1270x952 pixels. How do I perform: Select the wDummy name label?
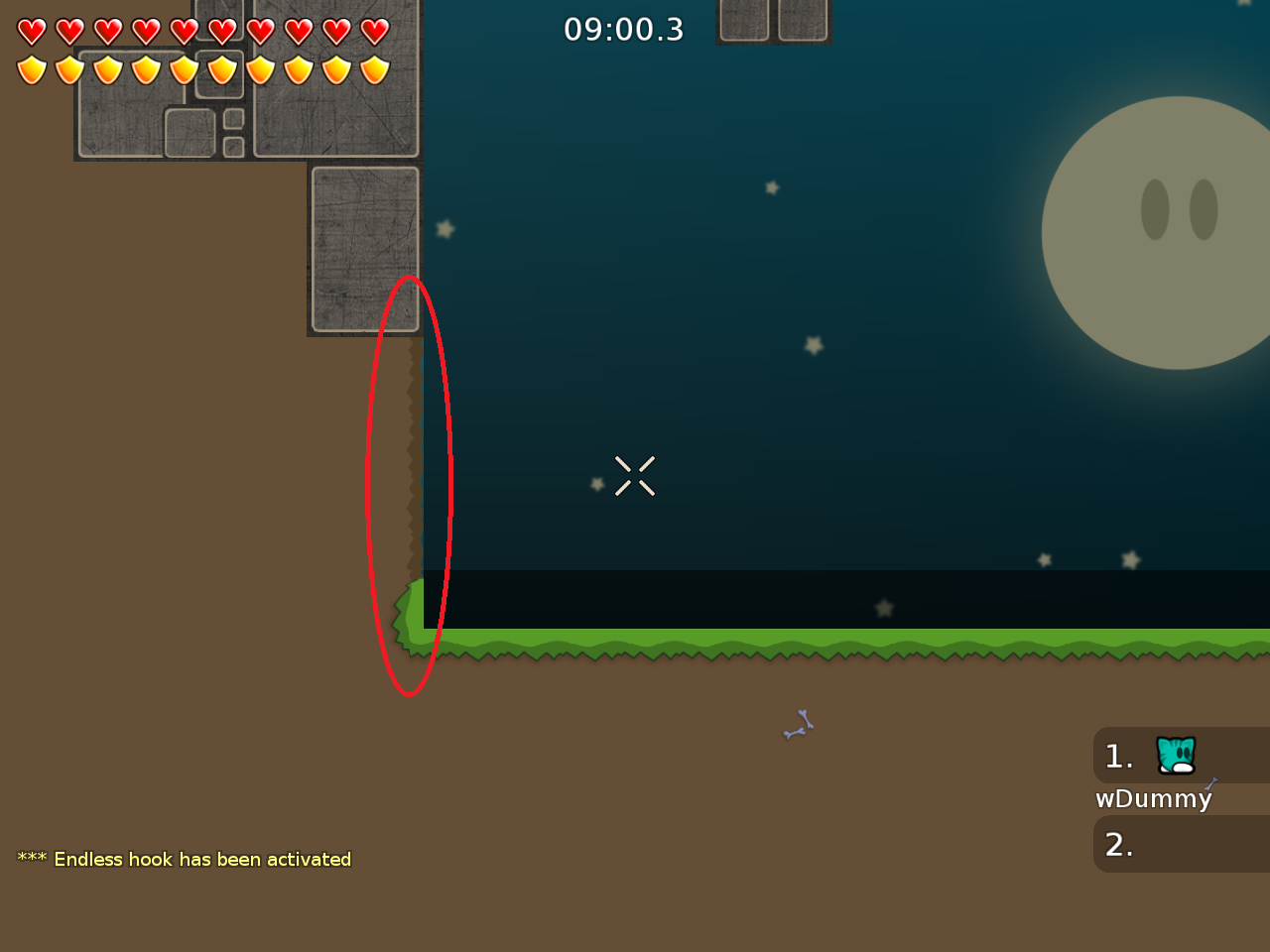(x=1154, y=798)
